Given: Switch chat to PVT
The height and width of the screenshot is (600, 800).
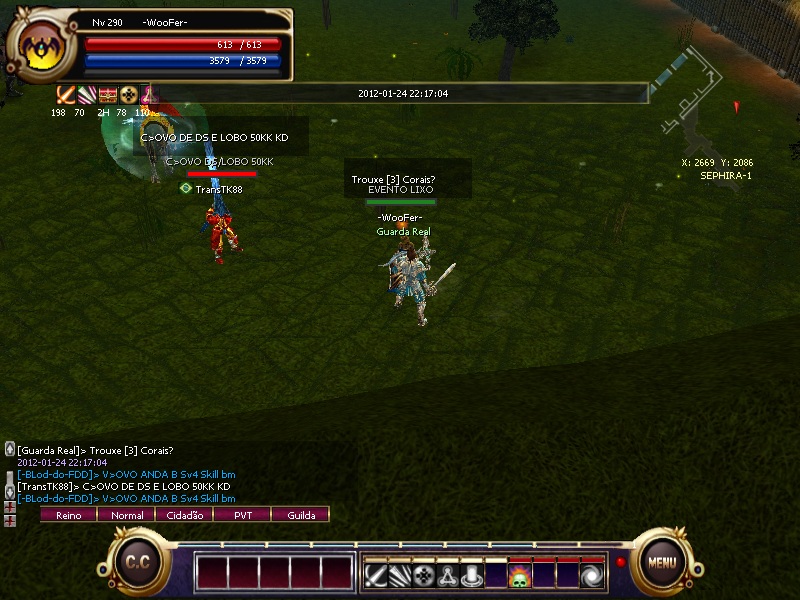Looking at the screenshot, I should (x=243, y=515).
